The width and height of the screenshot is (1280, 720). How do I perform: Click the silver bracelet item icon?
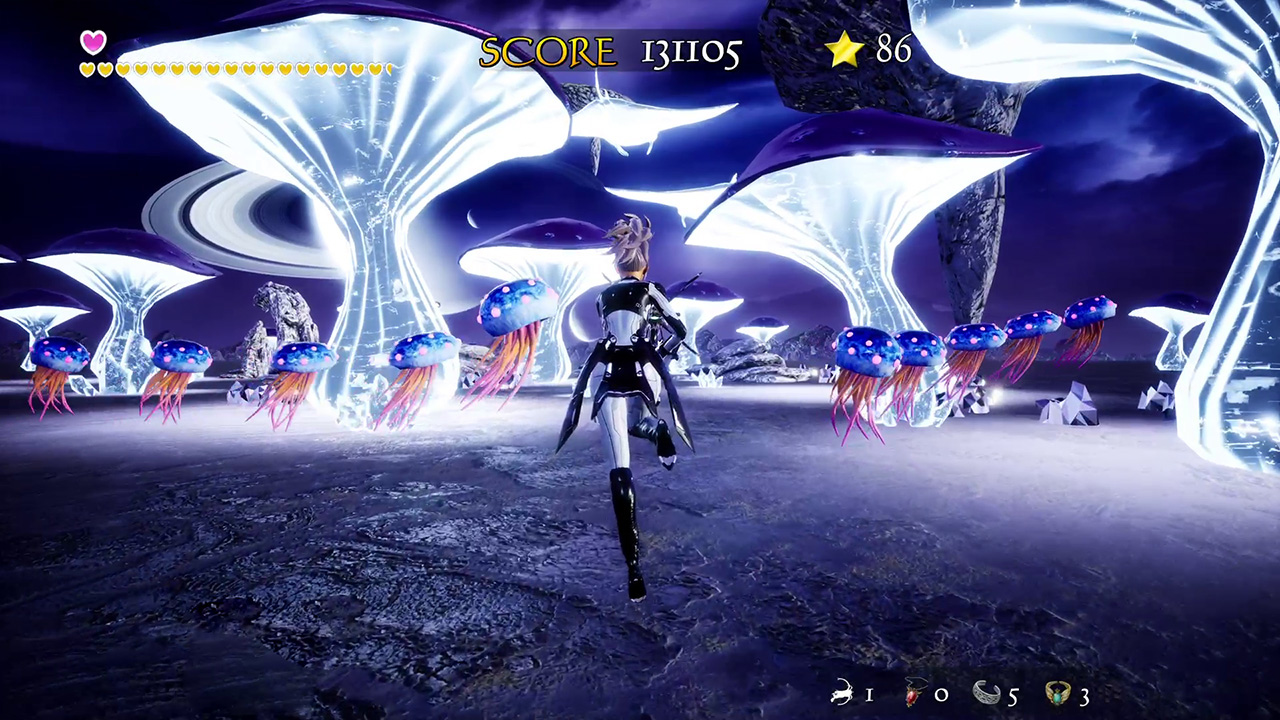(x=987, y=693)
